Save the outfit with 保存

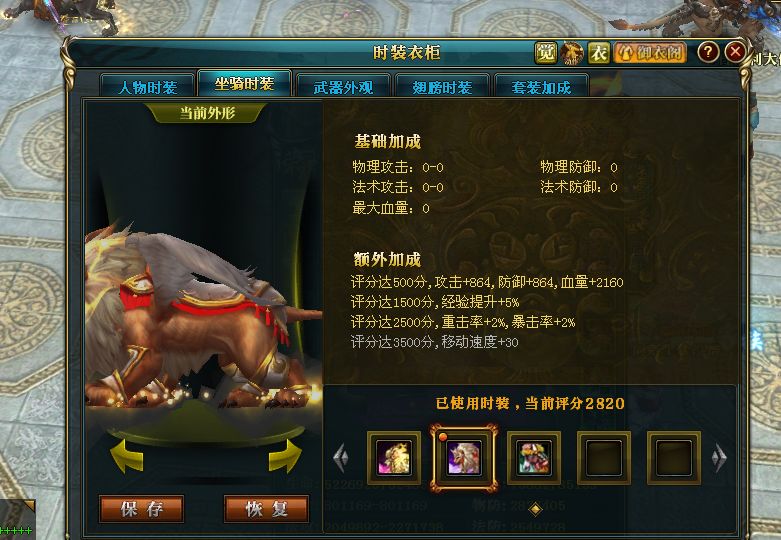coord(141,509)
